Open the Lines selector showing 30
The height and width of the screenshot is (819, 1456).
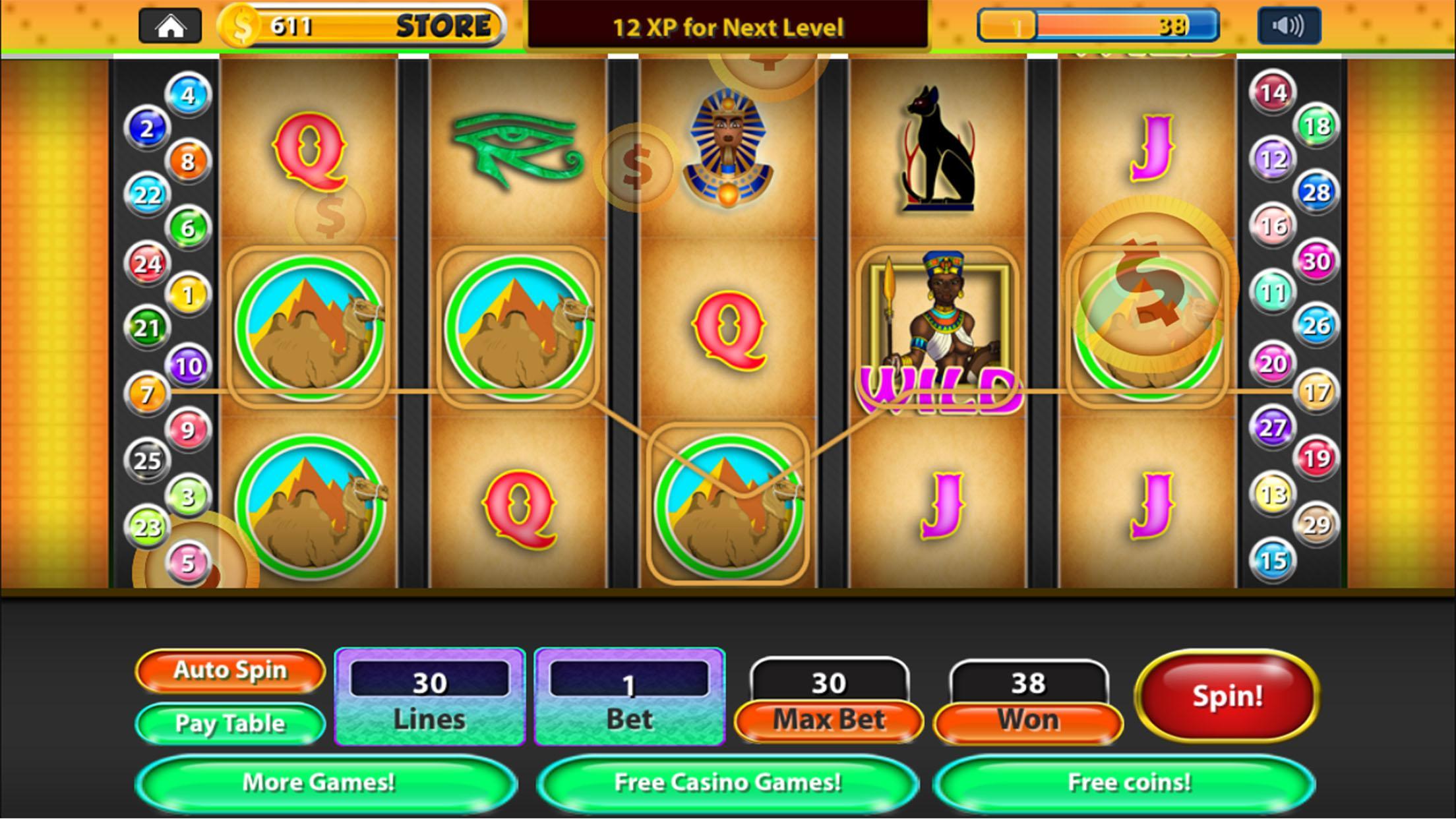click(x=430, y=696)
